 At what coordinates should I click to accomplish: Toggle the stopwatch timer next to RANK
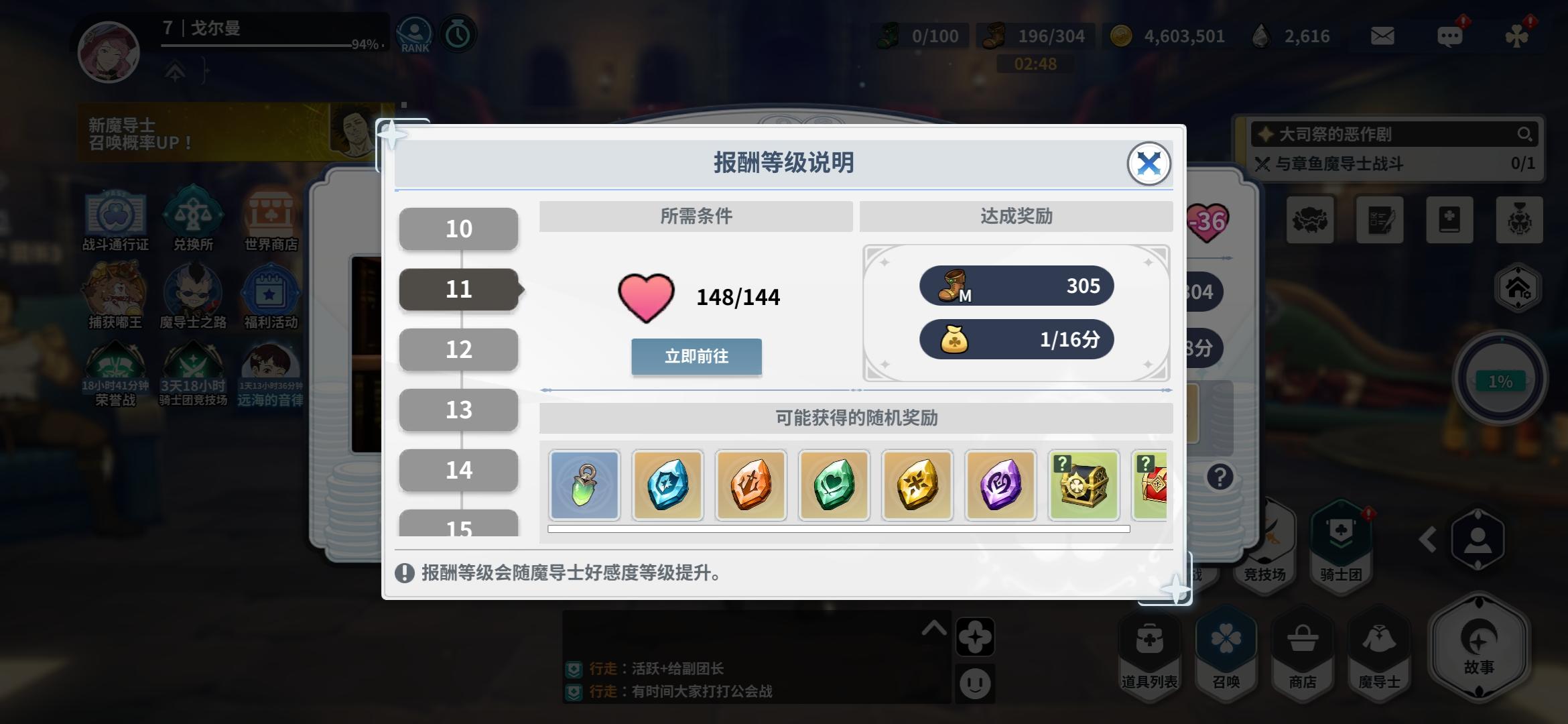pyautogui.click(x=458, y=34)
